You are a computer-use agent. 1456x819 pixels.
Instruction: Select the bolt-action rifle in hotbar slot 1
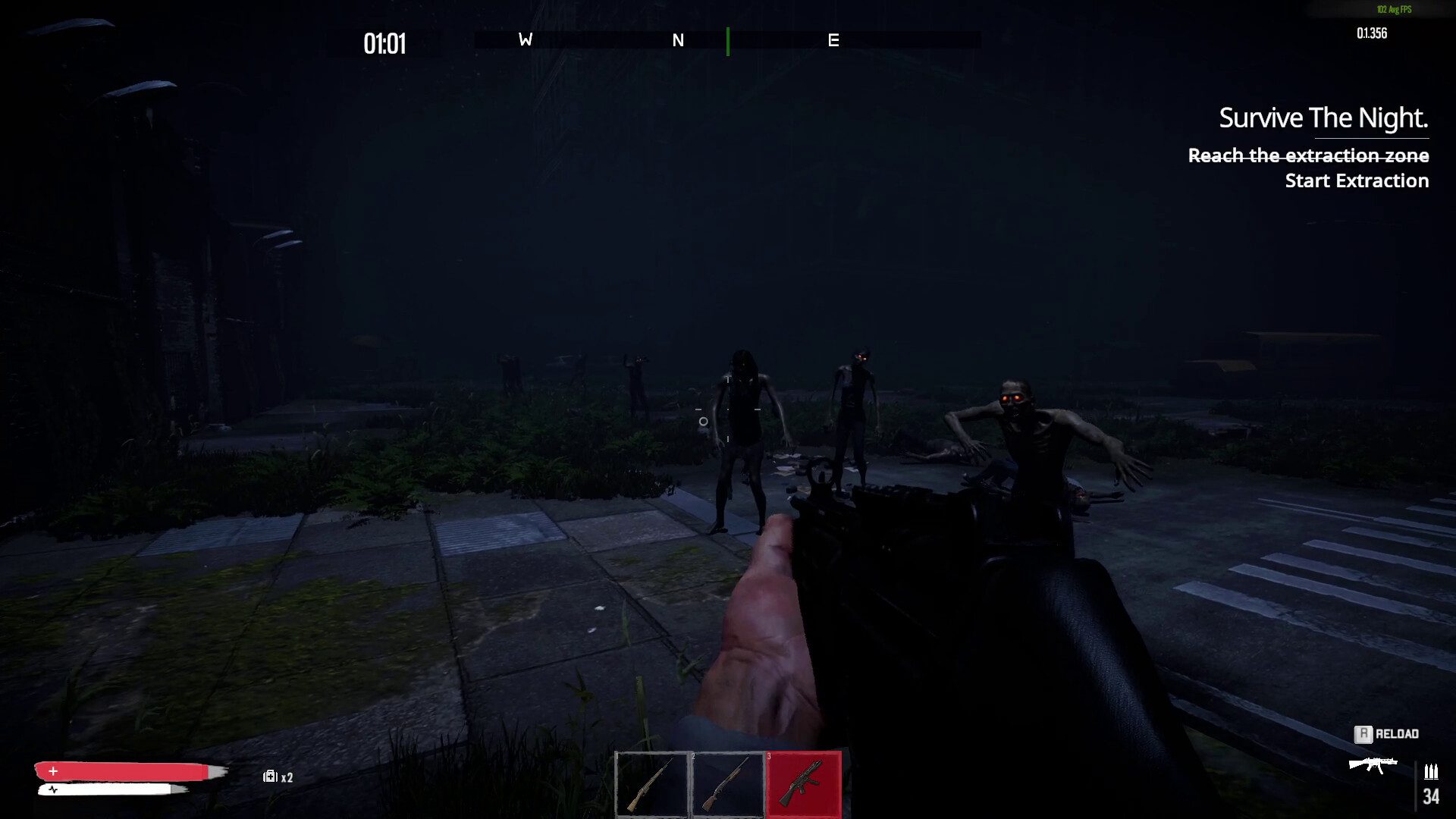tap(653, 785)
